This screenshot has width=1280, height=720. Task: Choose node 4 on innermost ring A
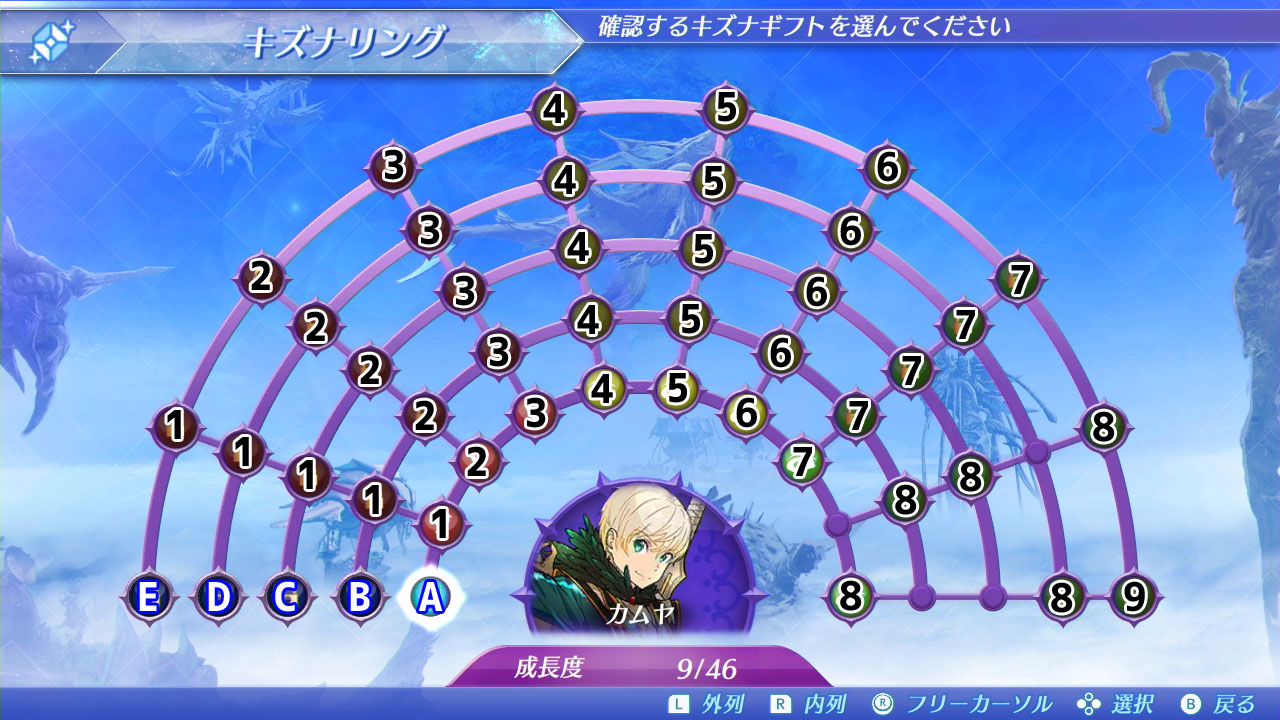tap(602, 389)
